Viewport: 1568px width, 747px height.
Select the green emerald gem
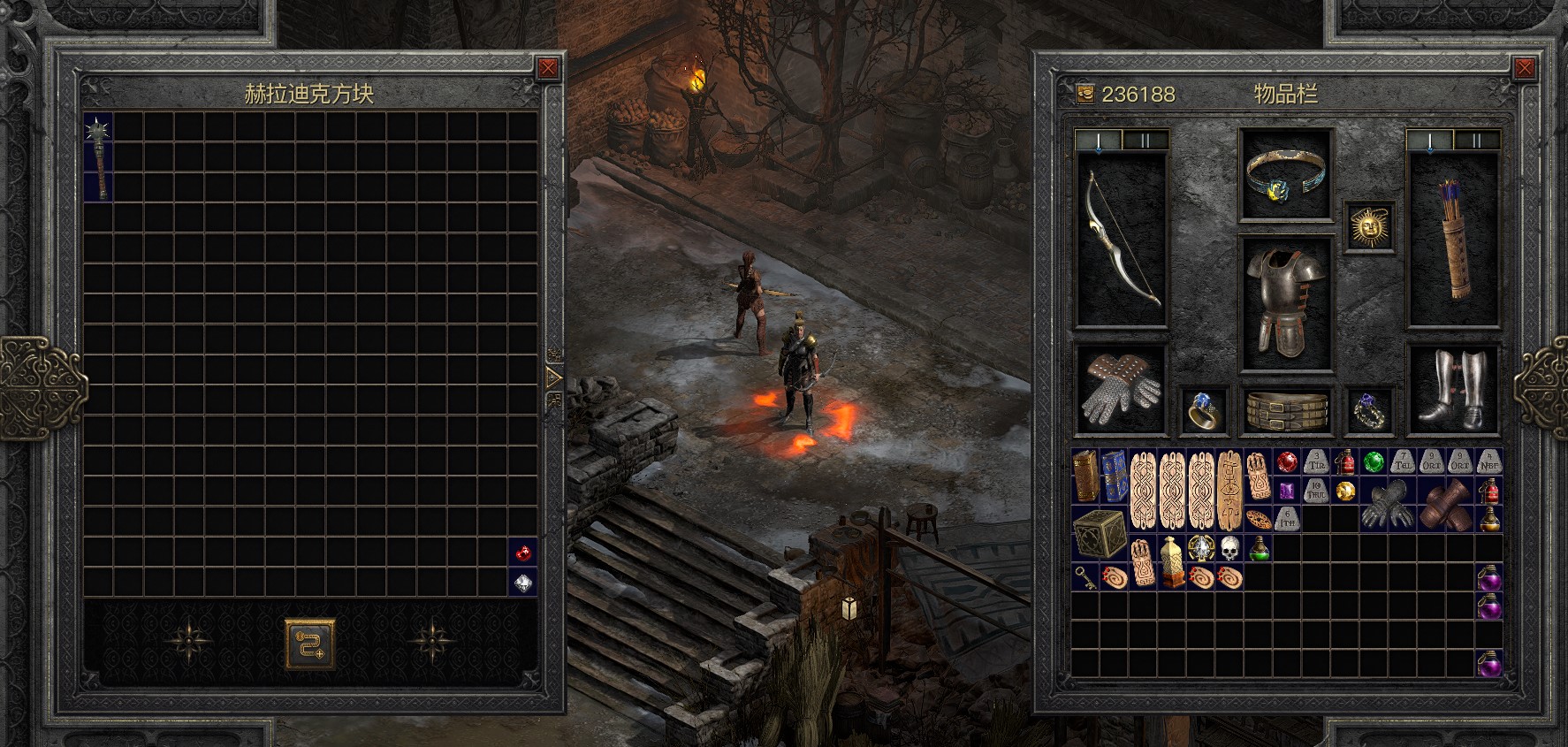point(1373,462)
